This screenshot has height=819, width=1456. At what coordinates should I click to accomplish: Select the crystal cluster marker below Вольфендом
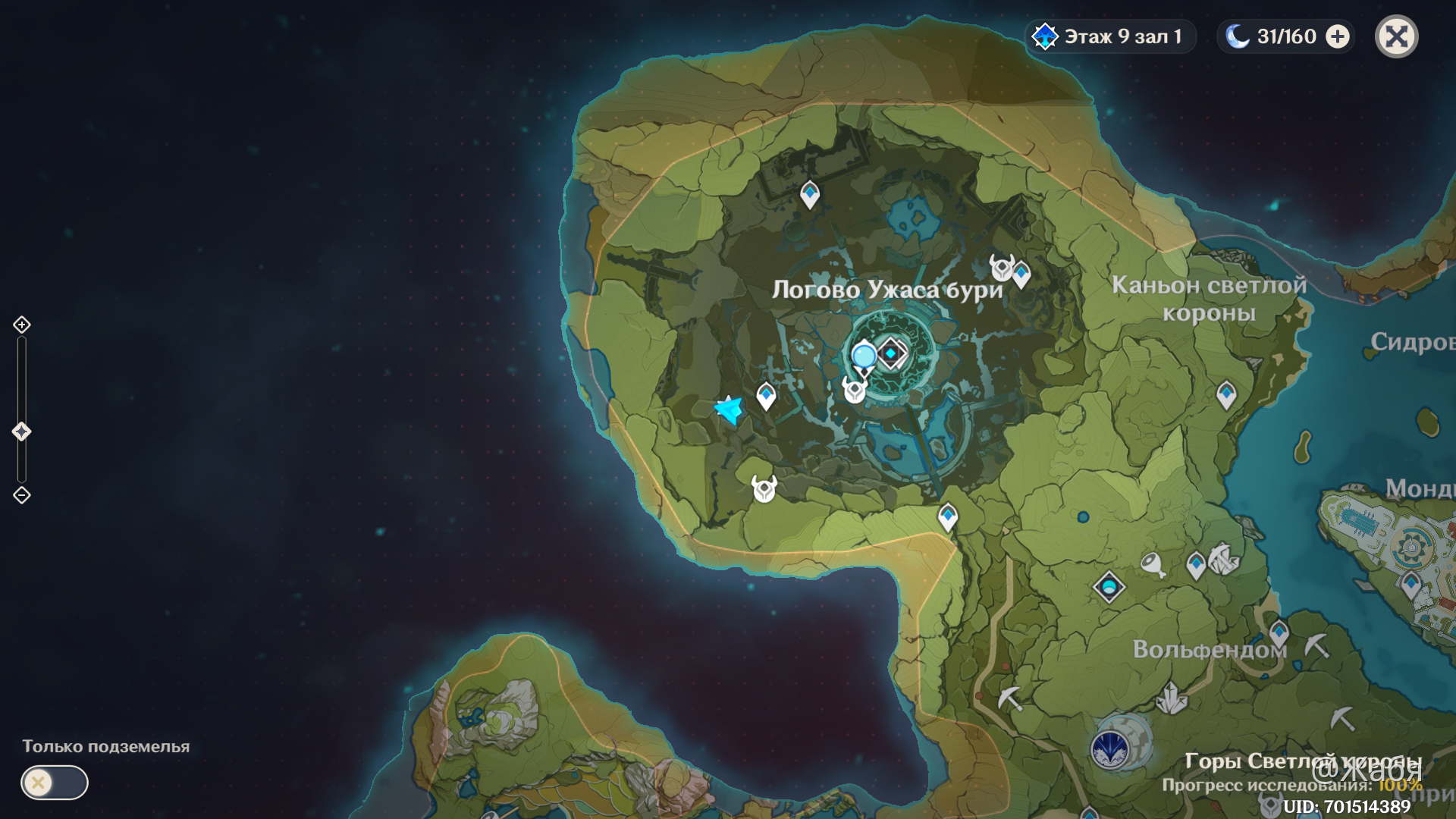tap(1171, 698)
